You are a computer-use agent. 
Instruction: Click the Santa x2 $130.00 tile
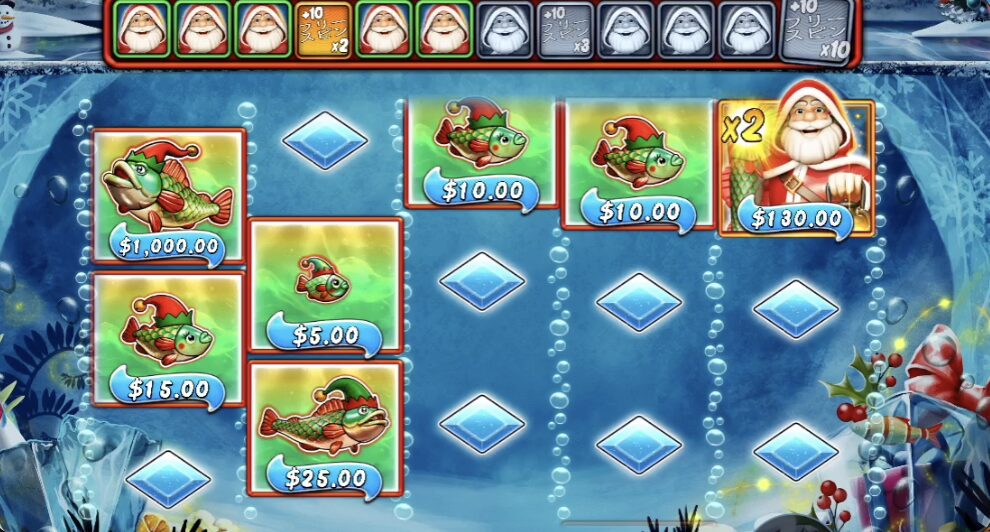click(x=797, y=167)
